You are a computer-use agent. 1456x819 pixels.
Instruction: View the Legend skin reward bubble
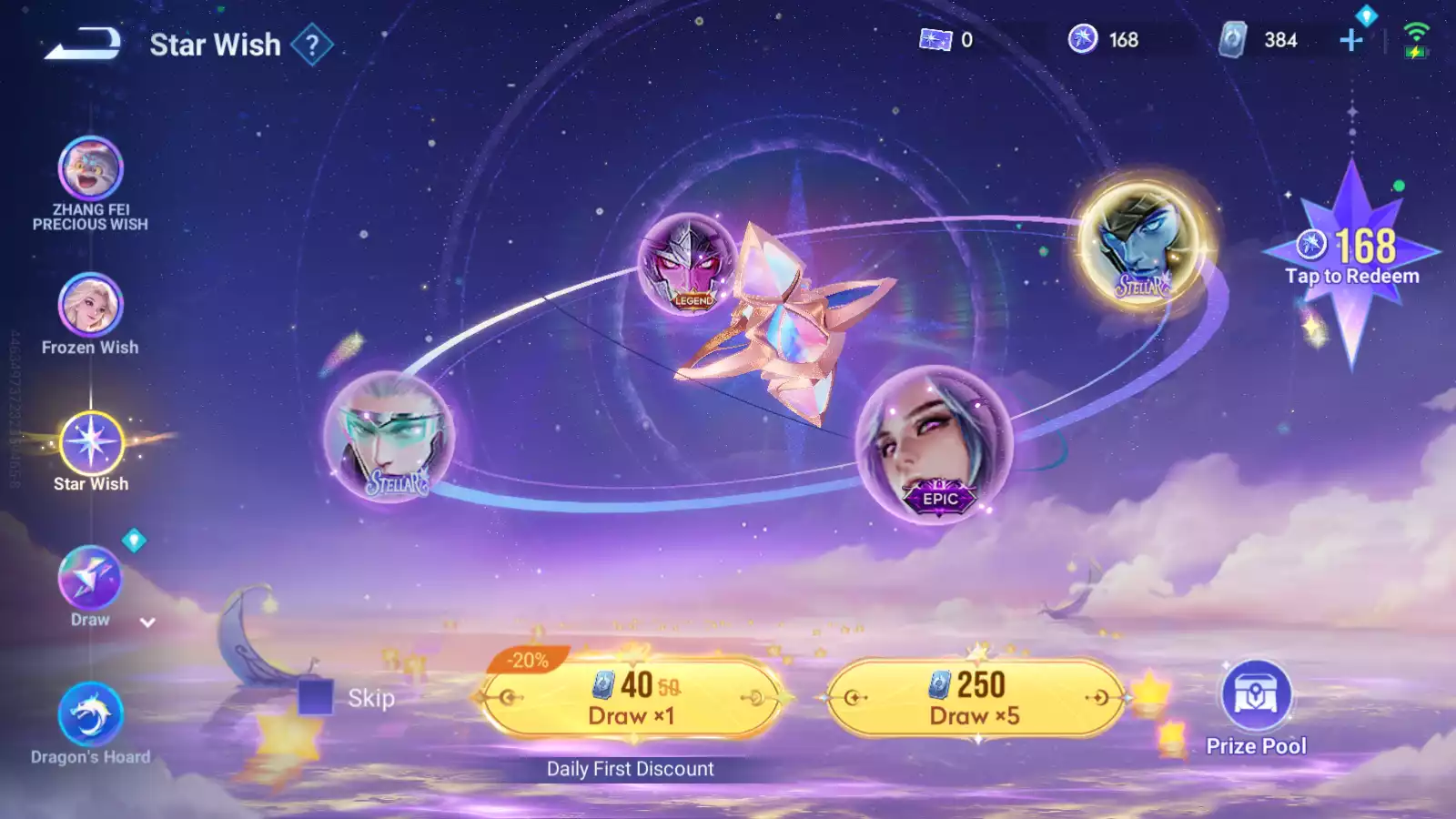688,263
